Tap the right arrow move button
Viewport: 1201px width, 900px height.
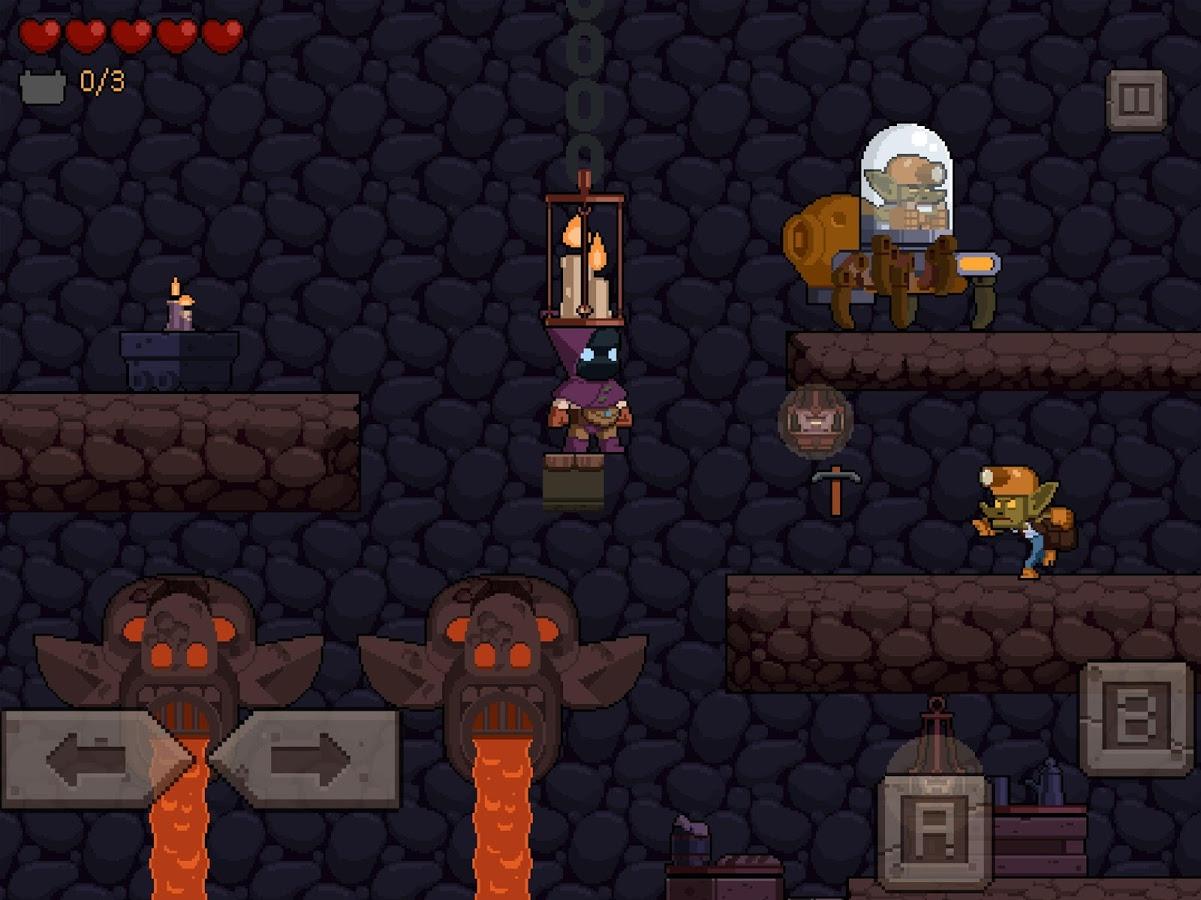tap(308, 758)
